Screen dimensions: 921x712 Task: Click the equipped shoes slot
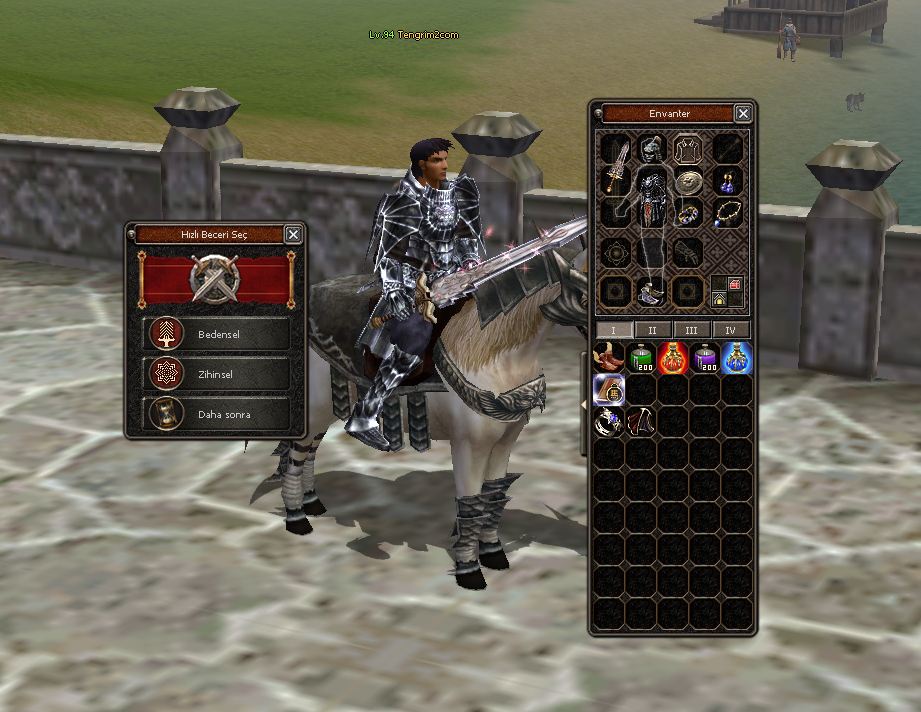point(651,292)
